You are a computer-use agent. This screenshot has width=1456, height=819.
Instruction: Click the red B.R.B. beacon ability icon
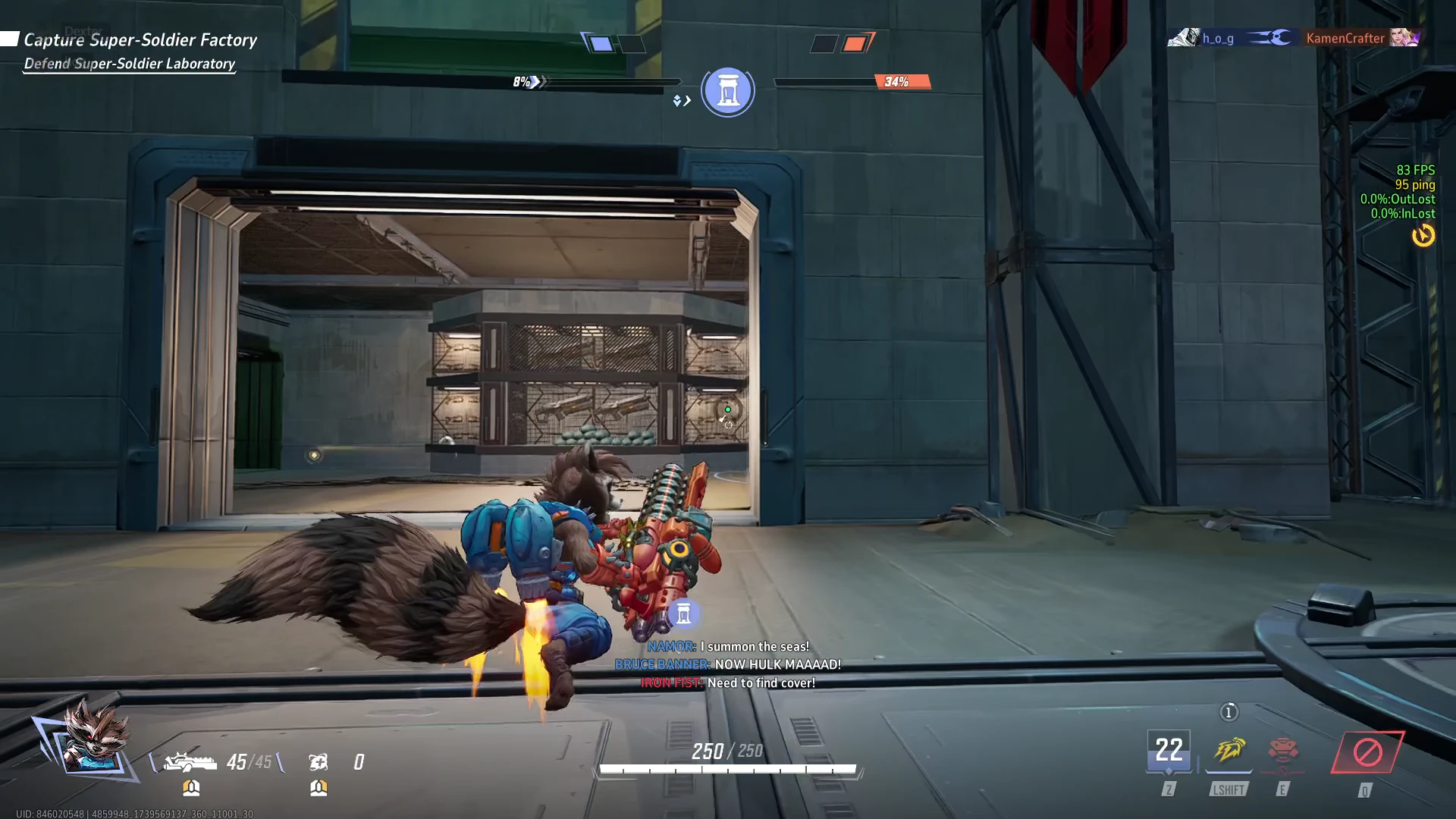point(1282,751)
